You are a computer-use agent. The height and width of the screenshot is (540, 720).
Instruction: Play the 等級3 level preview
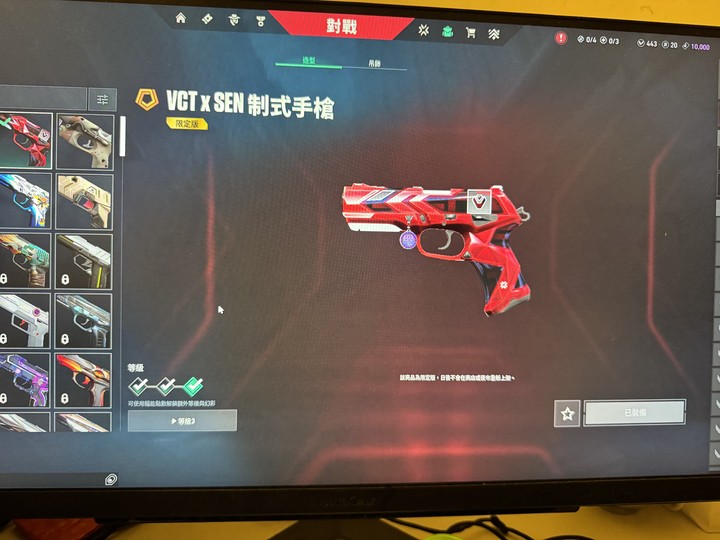point(182,421)
